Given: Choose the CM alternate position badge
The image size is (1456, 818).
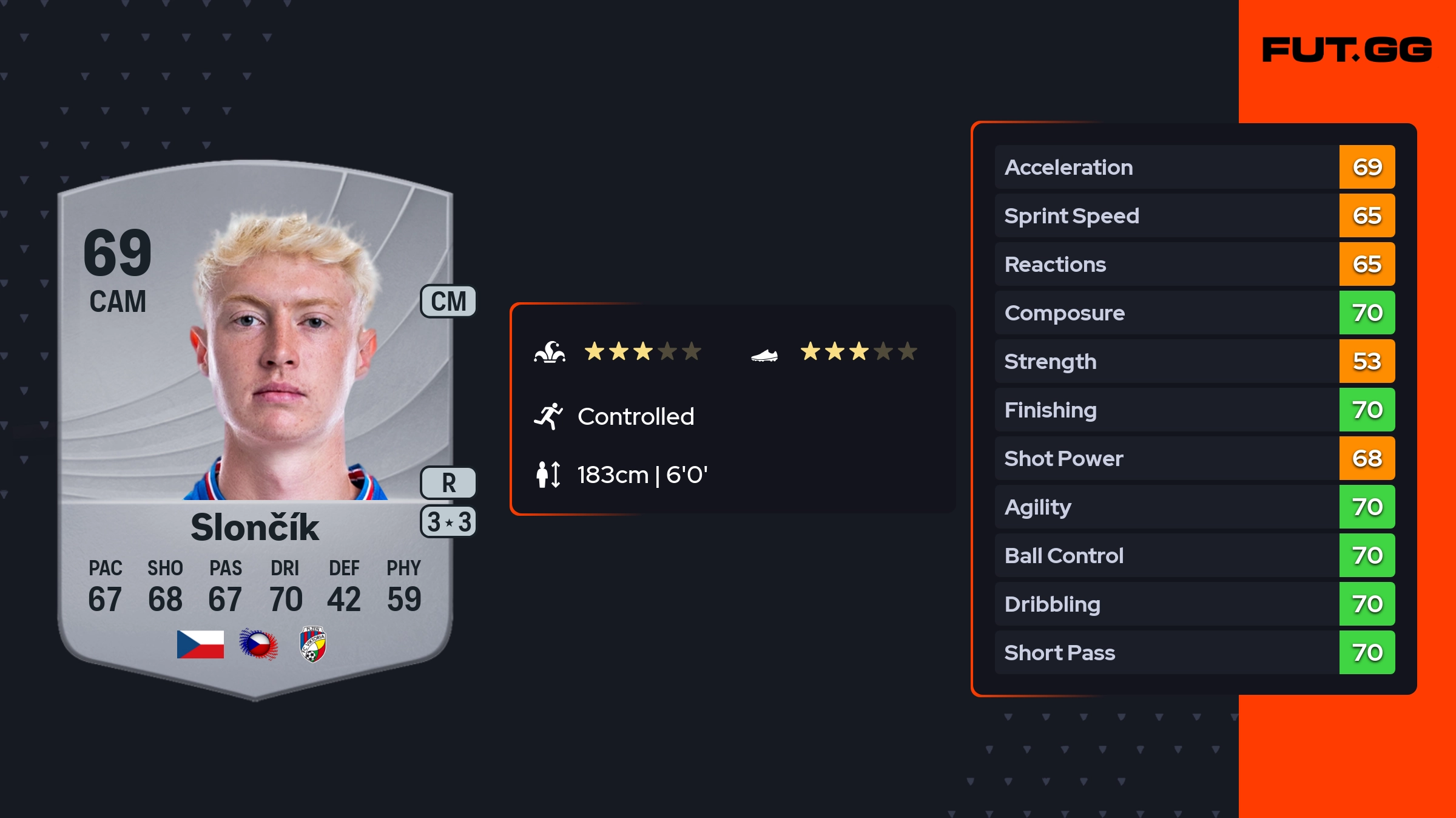Looking at the screenshot, I should [448, 302].
